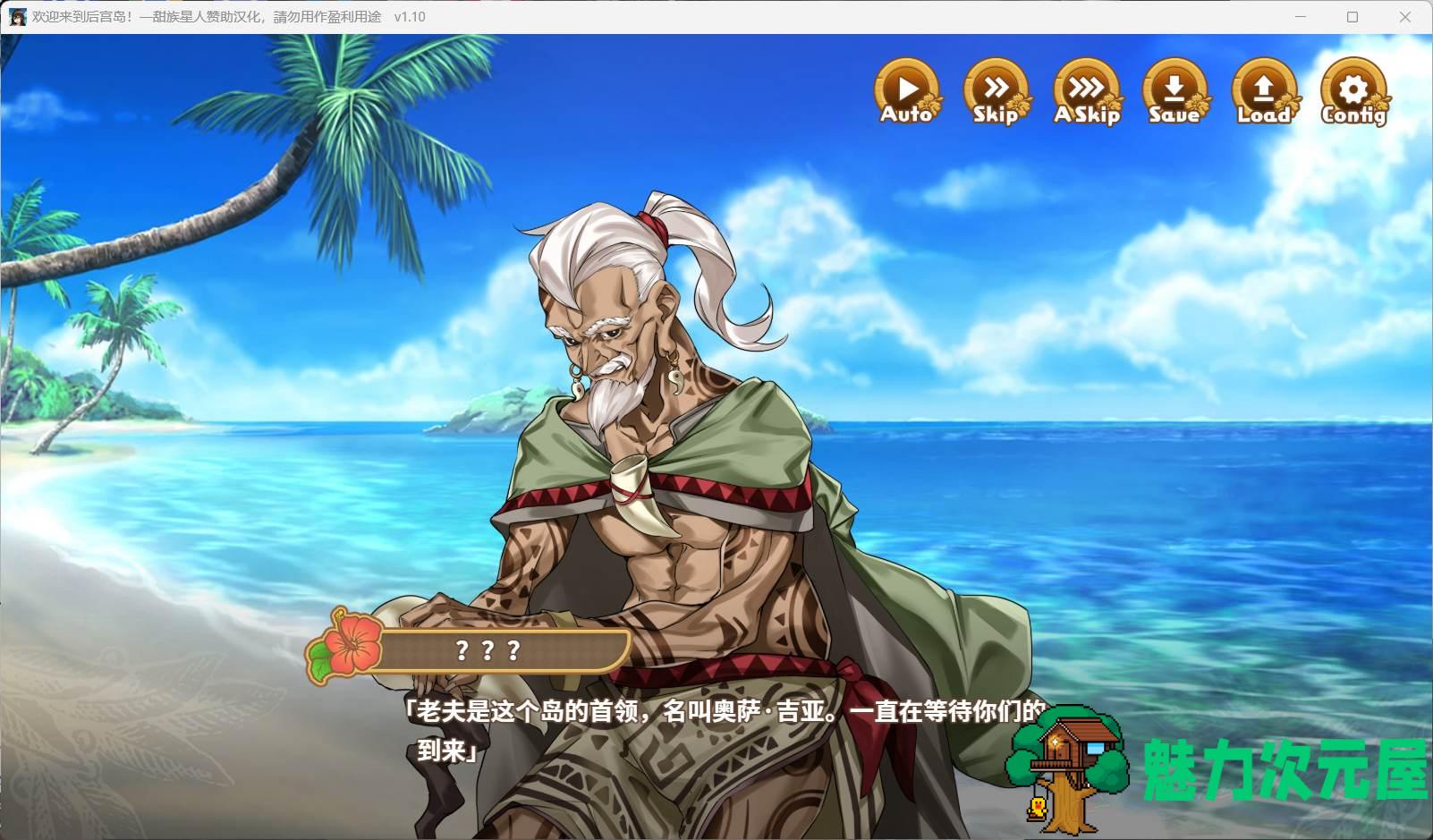Image resolution: width=1433 pixels, height=840 pixels.
Task: Open the Save menu
Action: pos(1174,91)
